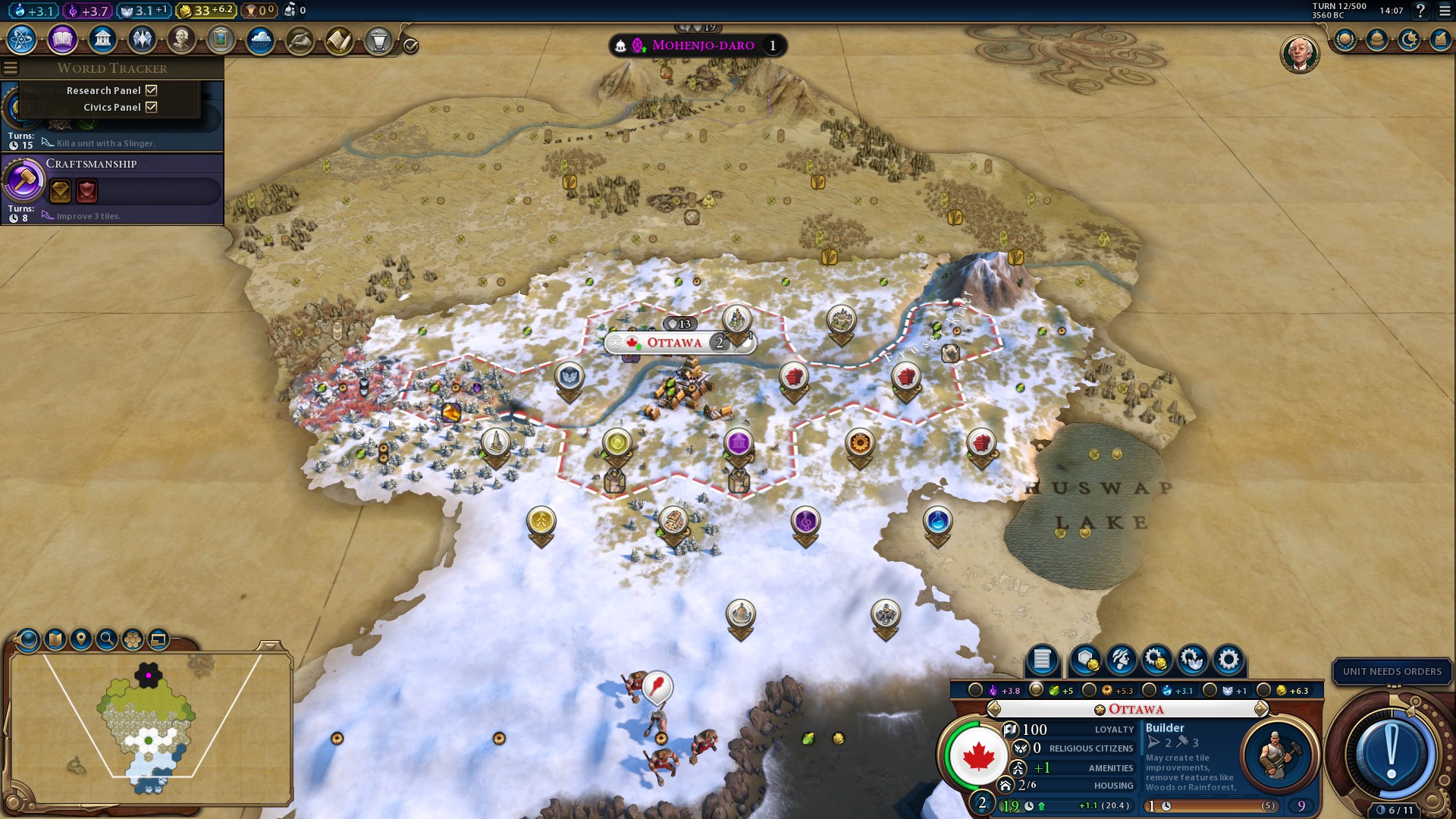
Task: Open the map pin tool
Action: 81,639
